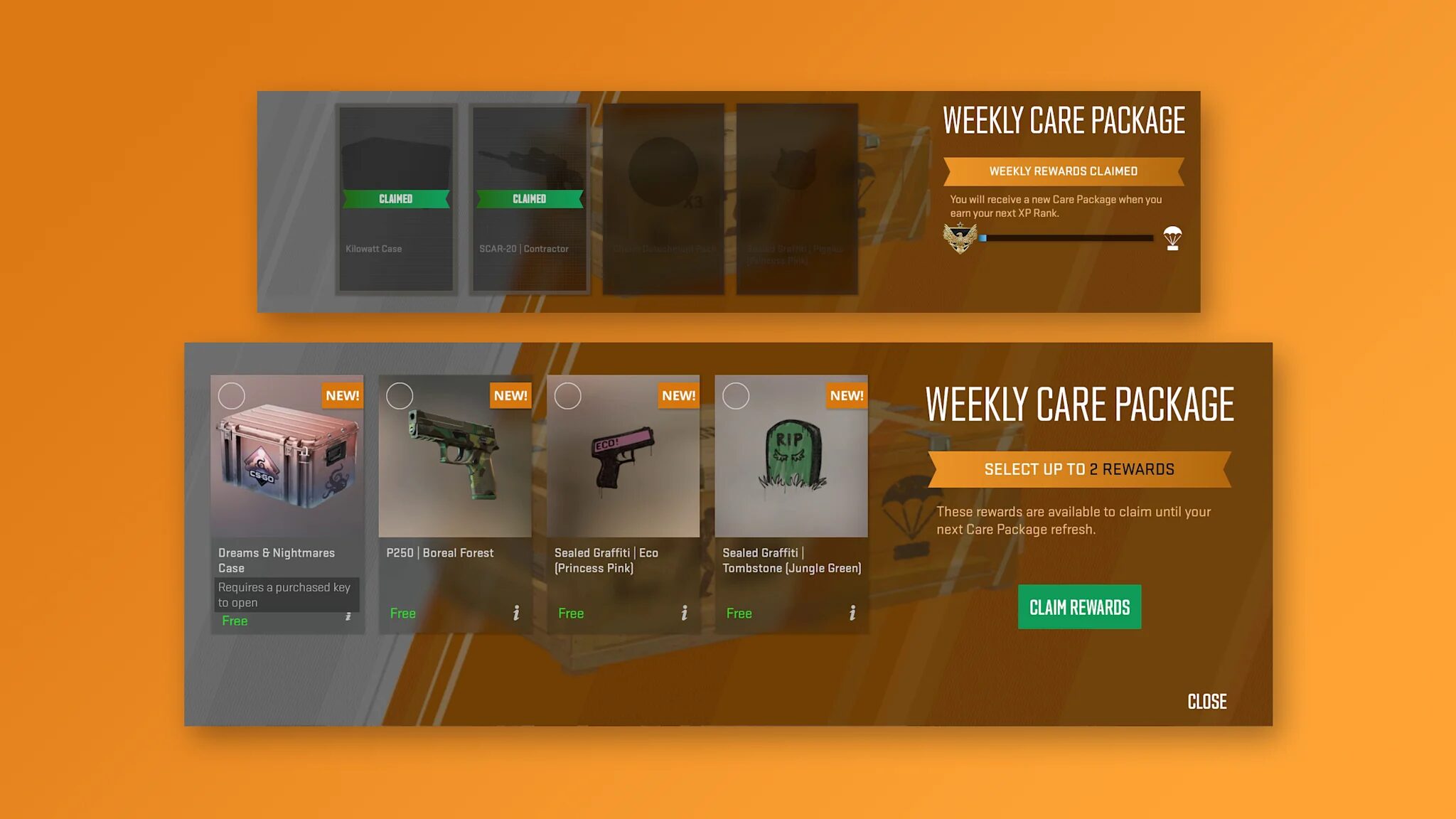
Task: Open the claimed Kilowatt Case card
Action: (x=395, y=199)
